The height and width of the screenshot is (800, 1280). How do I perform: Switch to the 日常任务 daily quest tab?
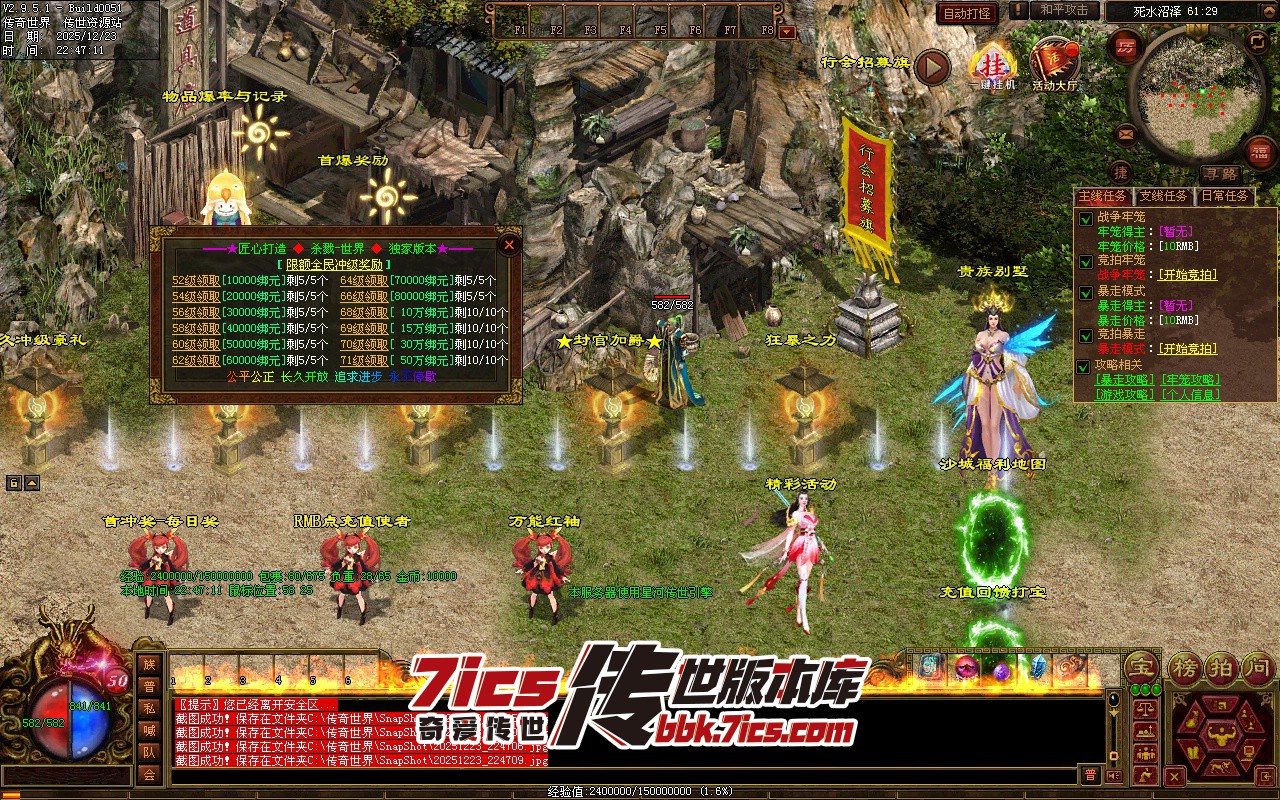click(x=1225, y=196)
